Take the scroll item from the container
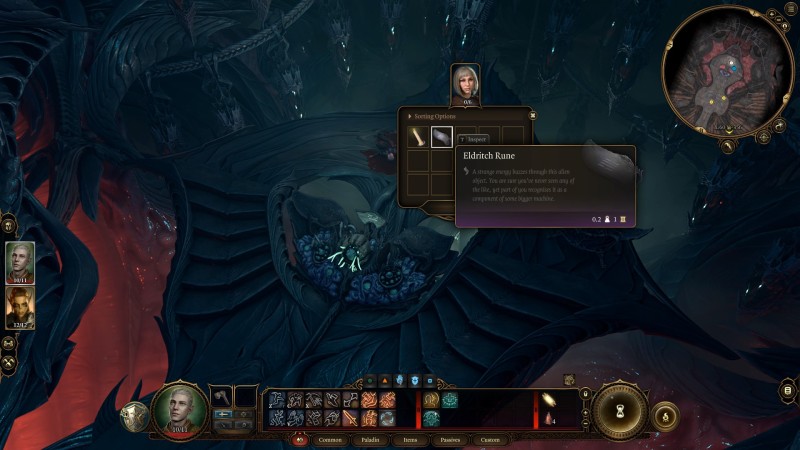The height and width of the screenshot is (450, 800). pyautogui.click(x=417, y=137)
